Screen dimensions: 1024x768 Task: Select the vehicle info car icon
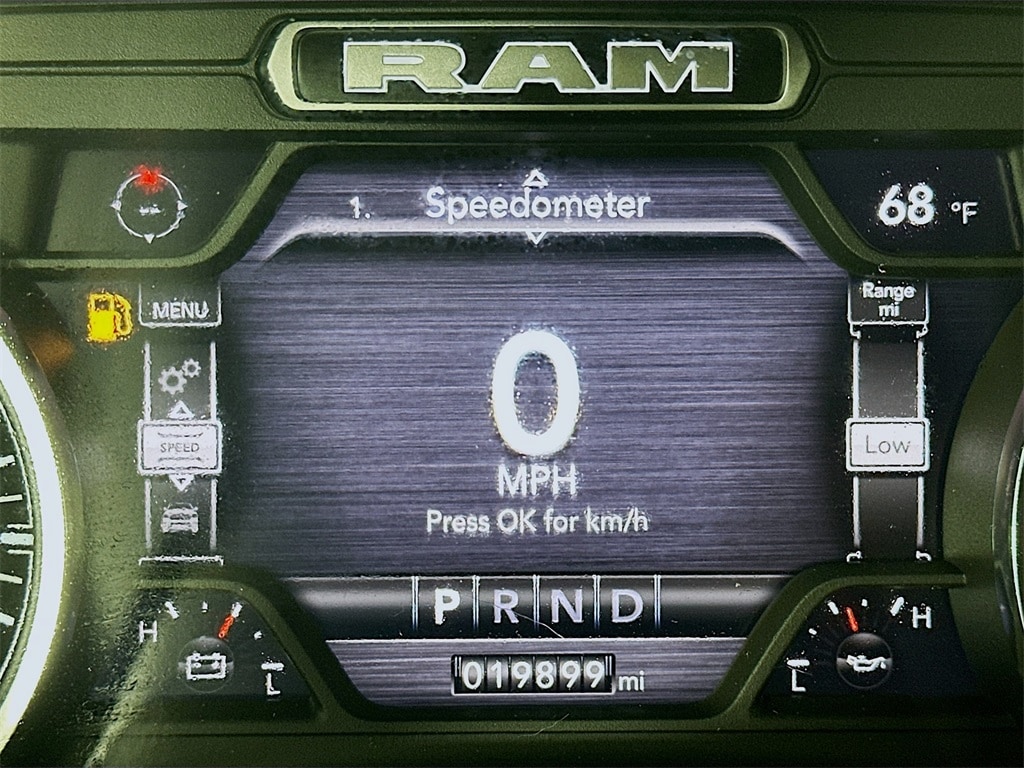coord(179,517)
